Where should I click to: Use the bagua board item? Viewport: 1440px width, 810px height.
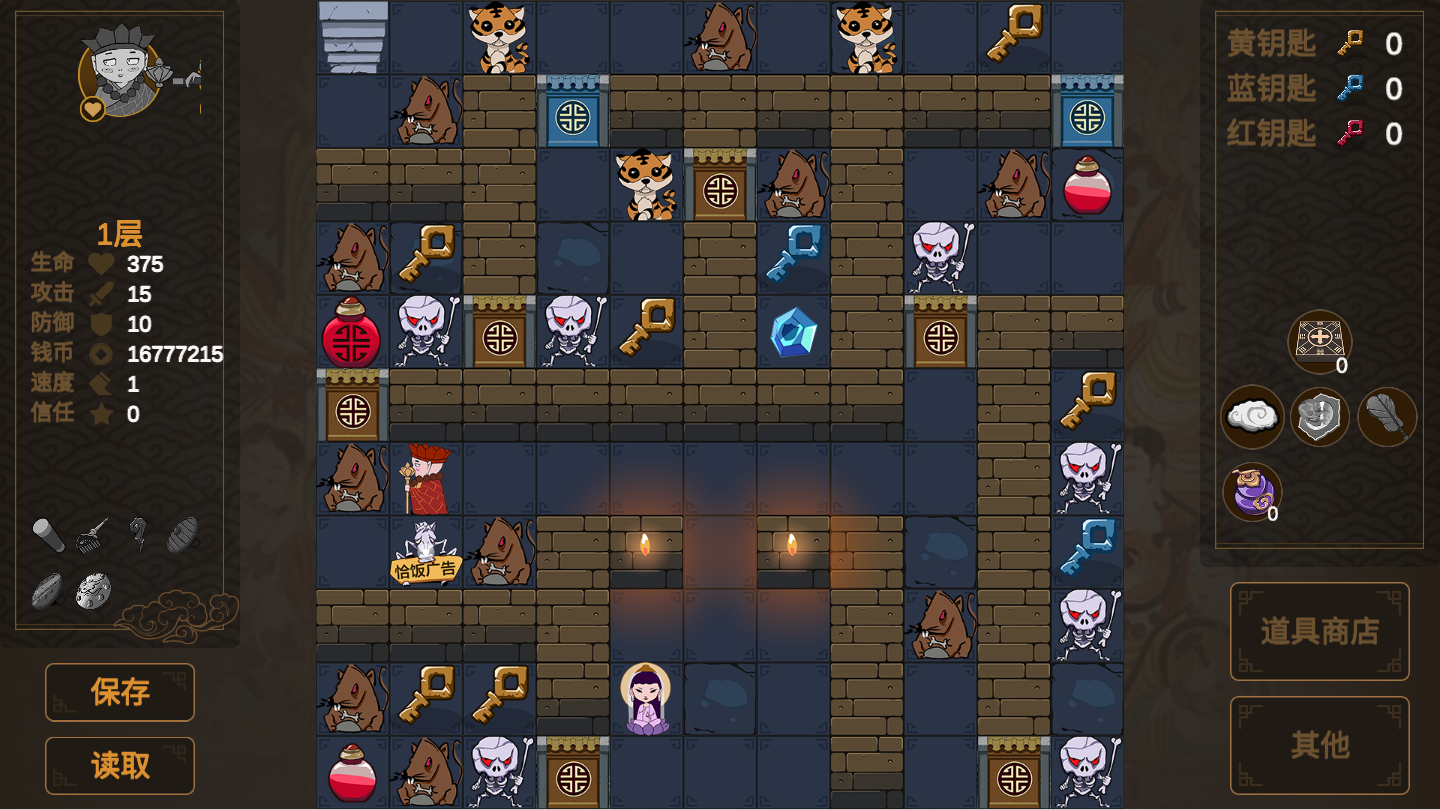1320,341
